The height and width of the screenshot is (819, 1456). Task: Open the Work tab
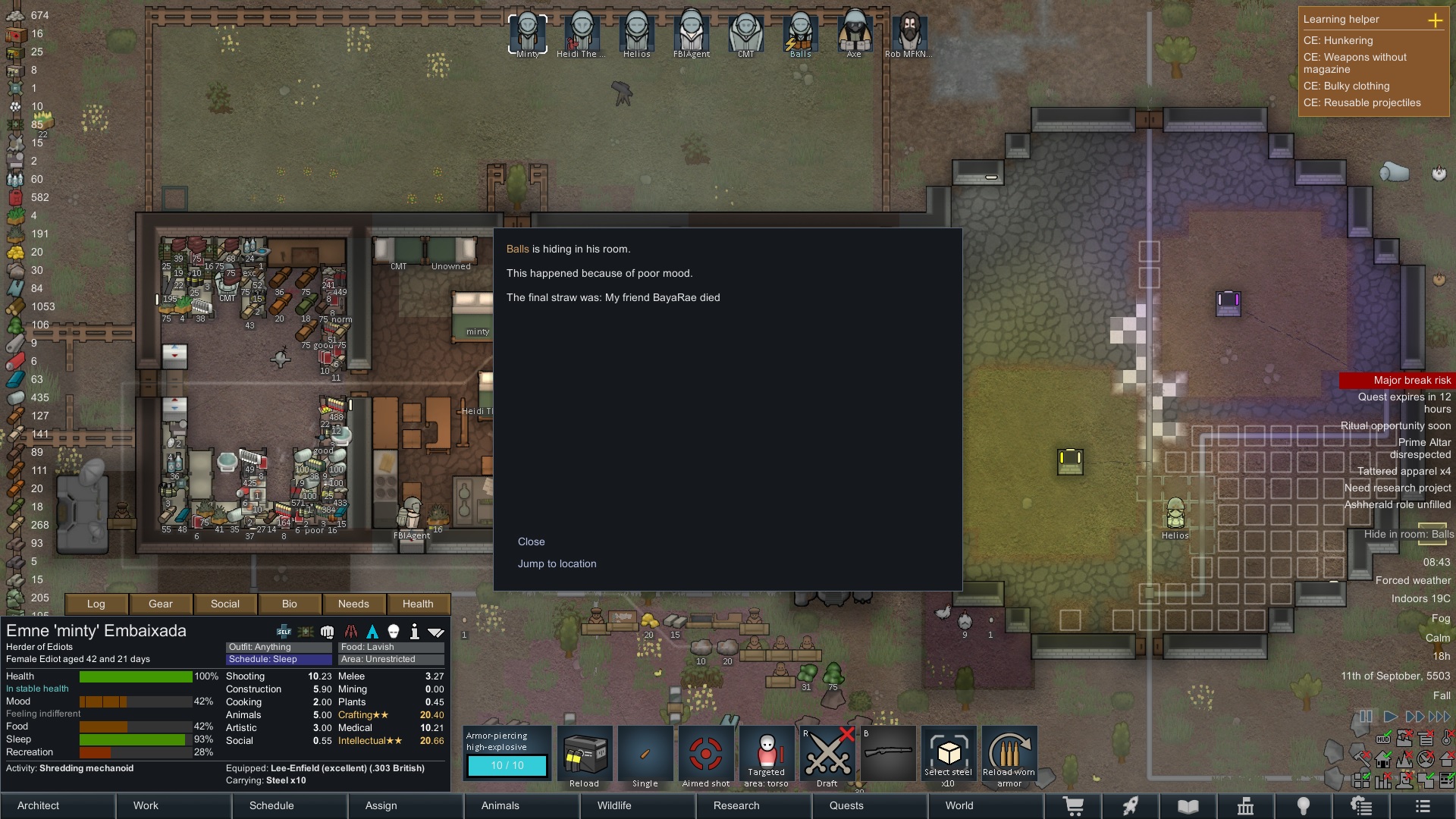pos(146,805)
